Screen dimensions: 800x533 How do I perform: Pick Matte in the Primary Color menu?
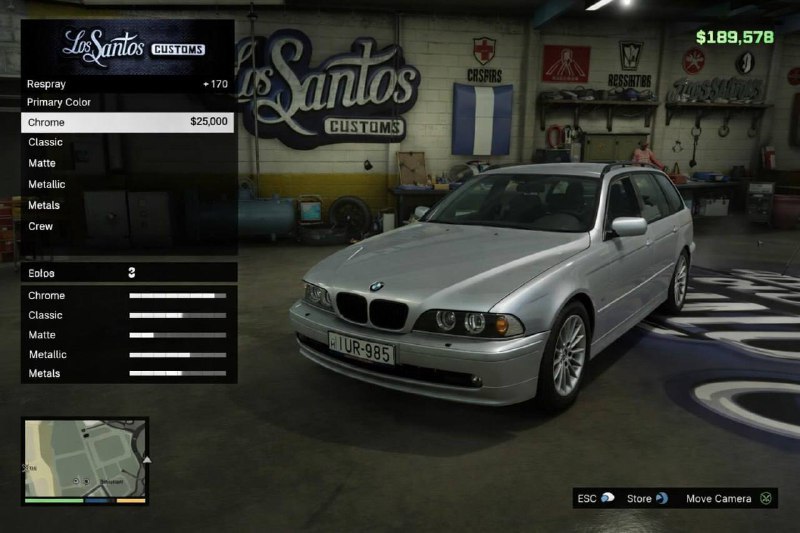click(x=127, y=163)
